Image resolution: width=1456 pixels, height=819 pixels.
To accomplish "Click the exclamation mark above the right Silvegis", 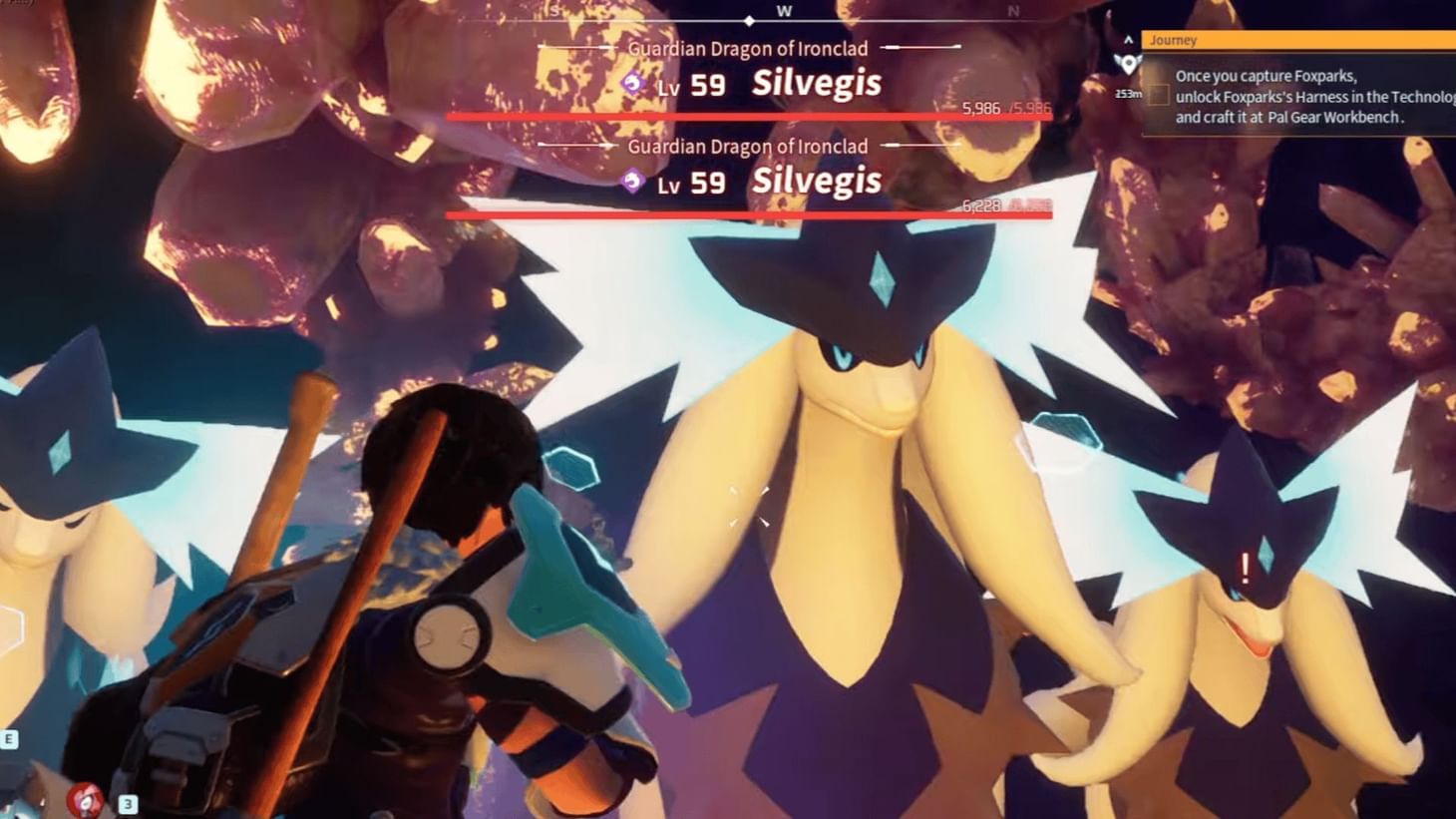I will click(x=1244, y=571).
